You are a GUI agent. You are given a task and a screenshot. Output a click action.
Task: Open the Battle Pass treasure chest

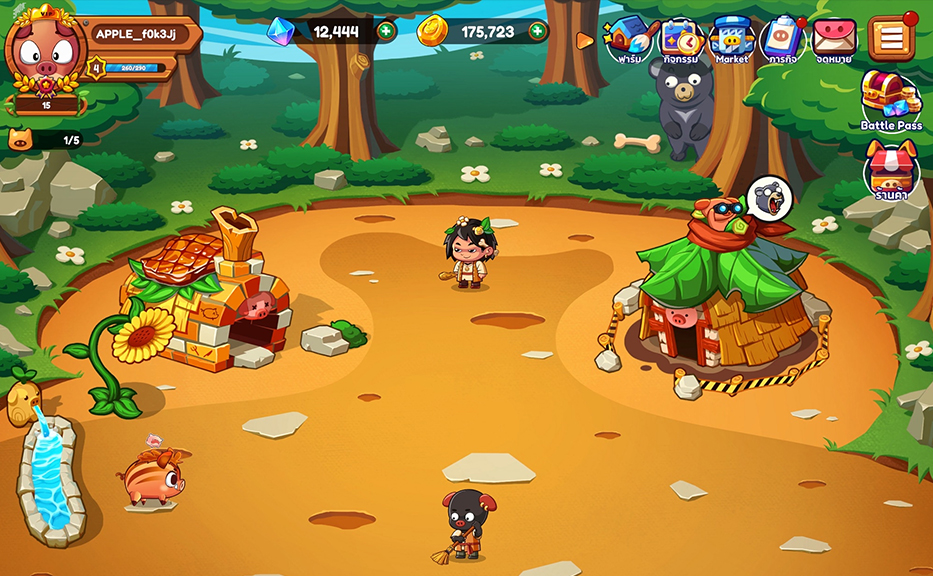pos(890,100)
